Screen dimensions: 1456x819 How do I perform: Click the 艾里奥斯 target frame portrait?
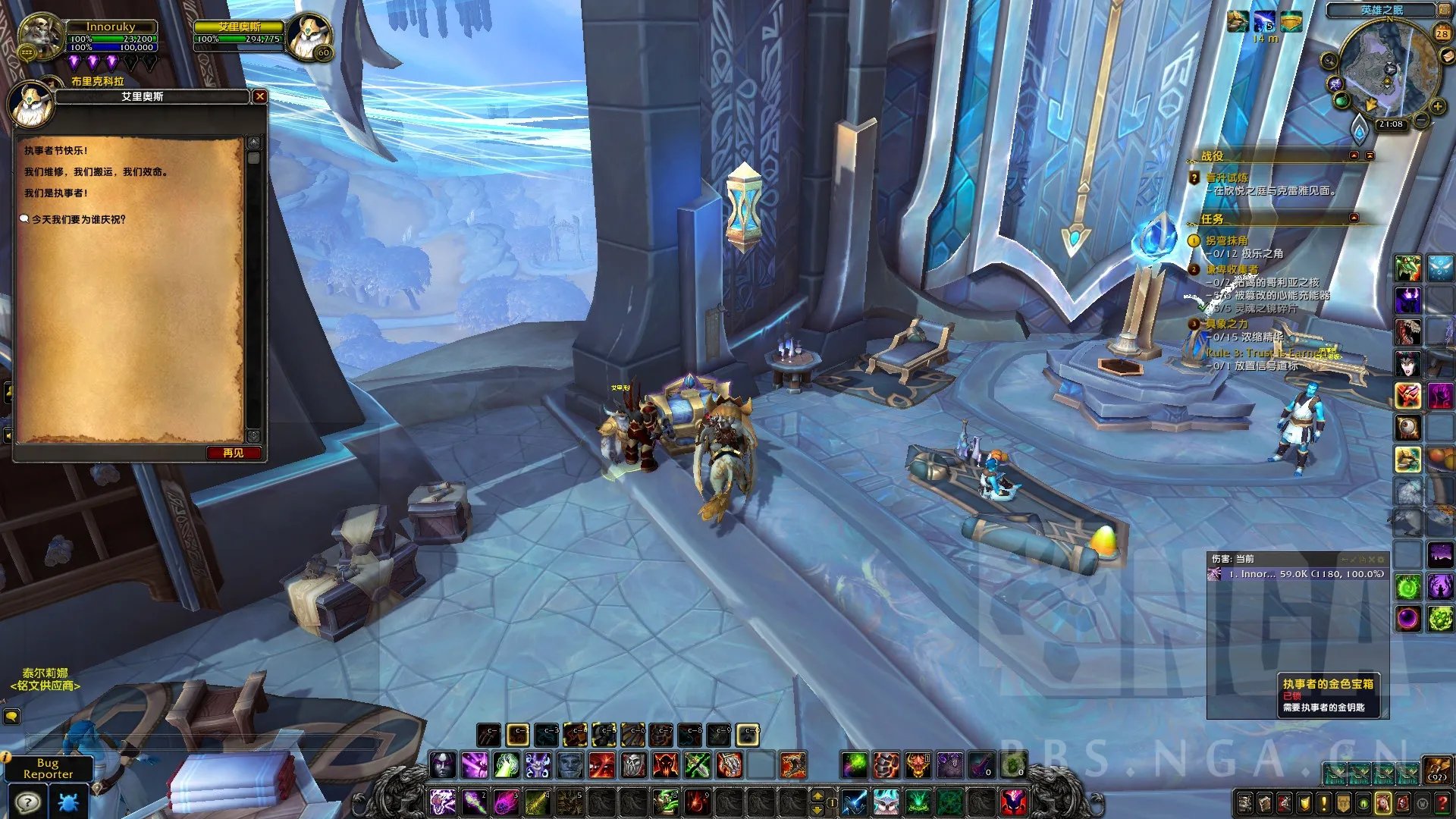click(x=309, y=36)
